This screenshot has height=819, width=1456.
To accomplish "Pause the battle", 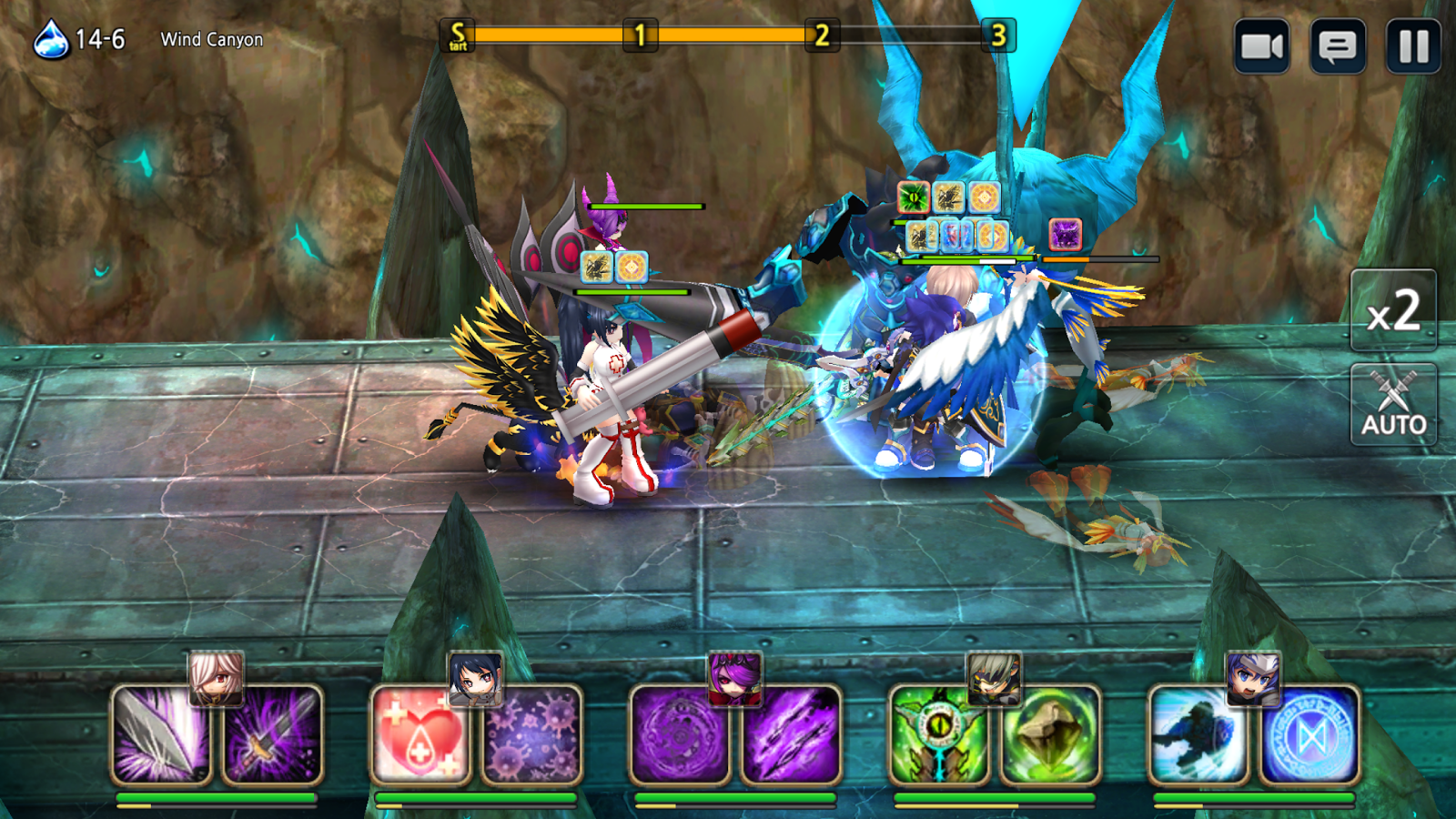I will point(1413,45).
